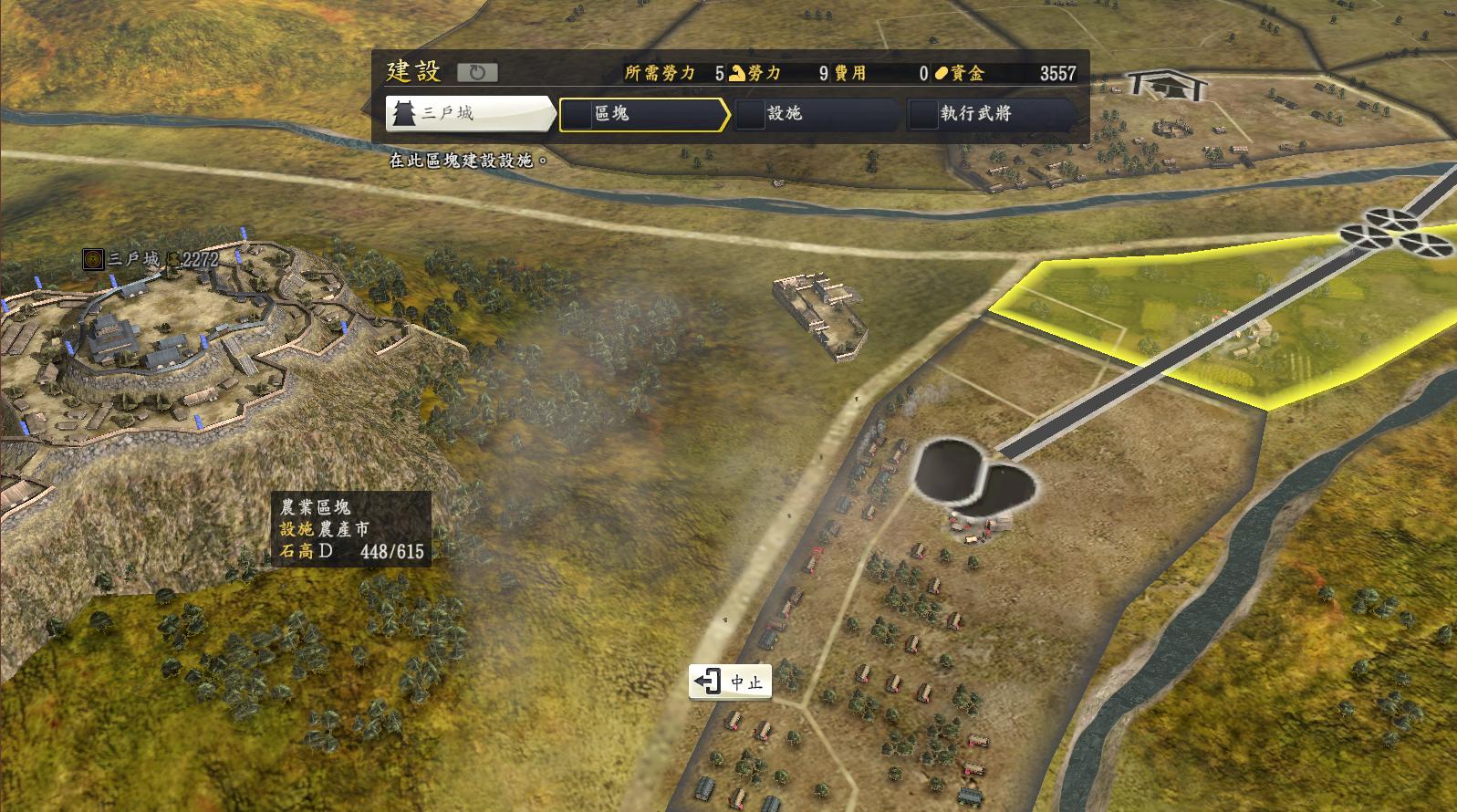
Task: Select the 三戶城 castle step
Action: 469,114
